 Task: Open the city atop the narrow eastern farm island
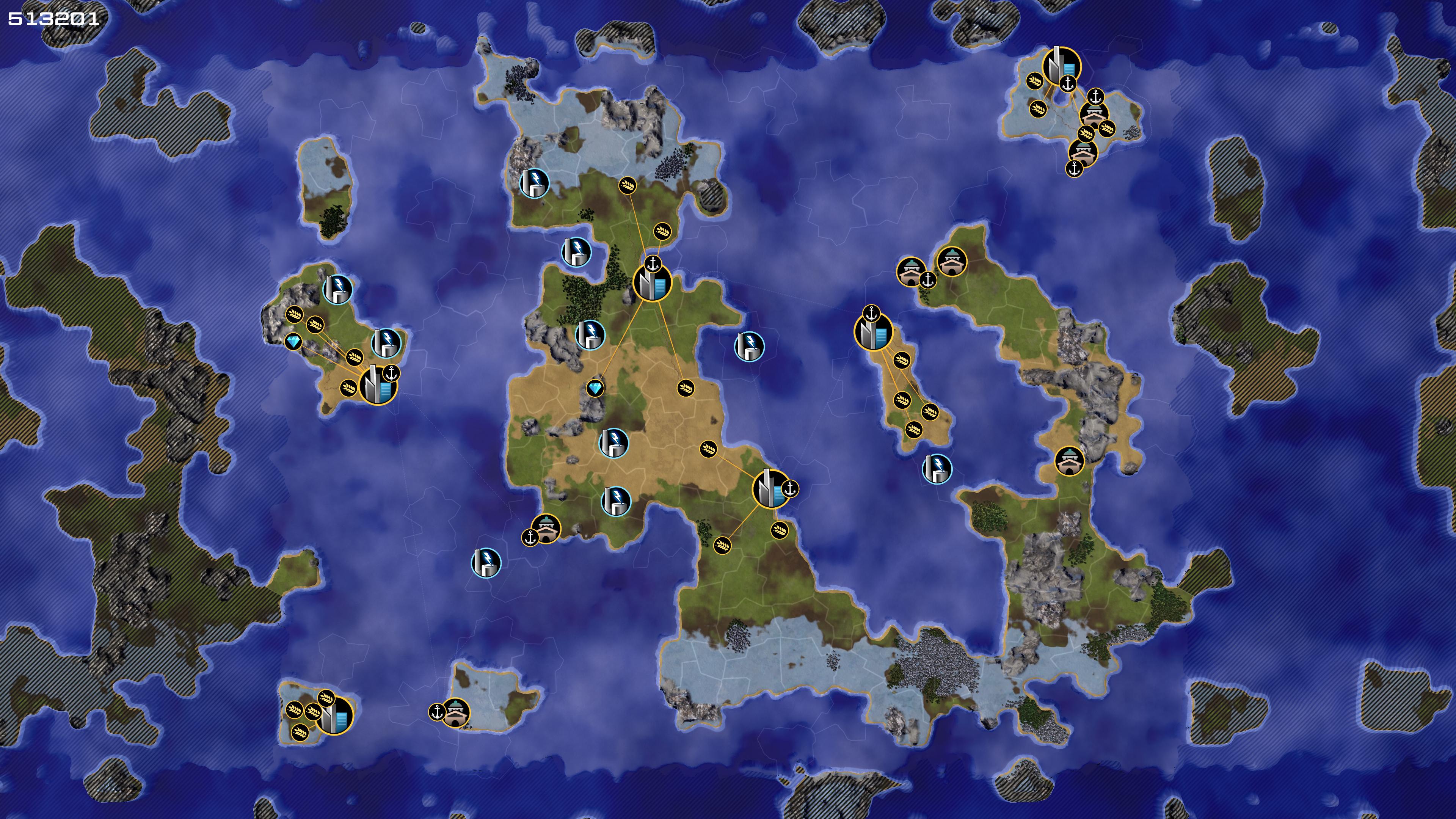tap(873, 332)
